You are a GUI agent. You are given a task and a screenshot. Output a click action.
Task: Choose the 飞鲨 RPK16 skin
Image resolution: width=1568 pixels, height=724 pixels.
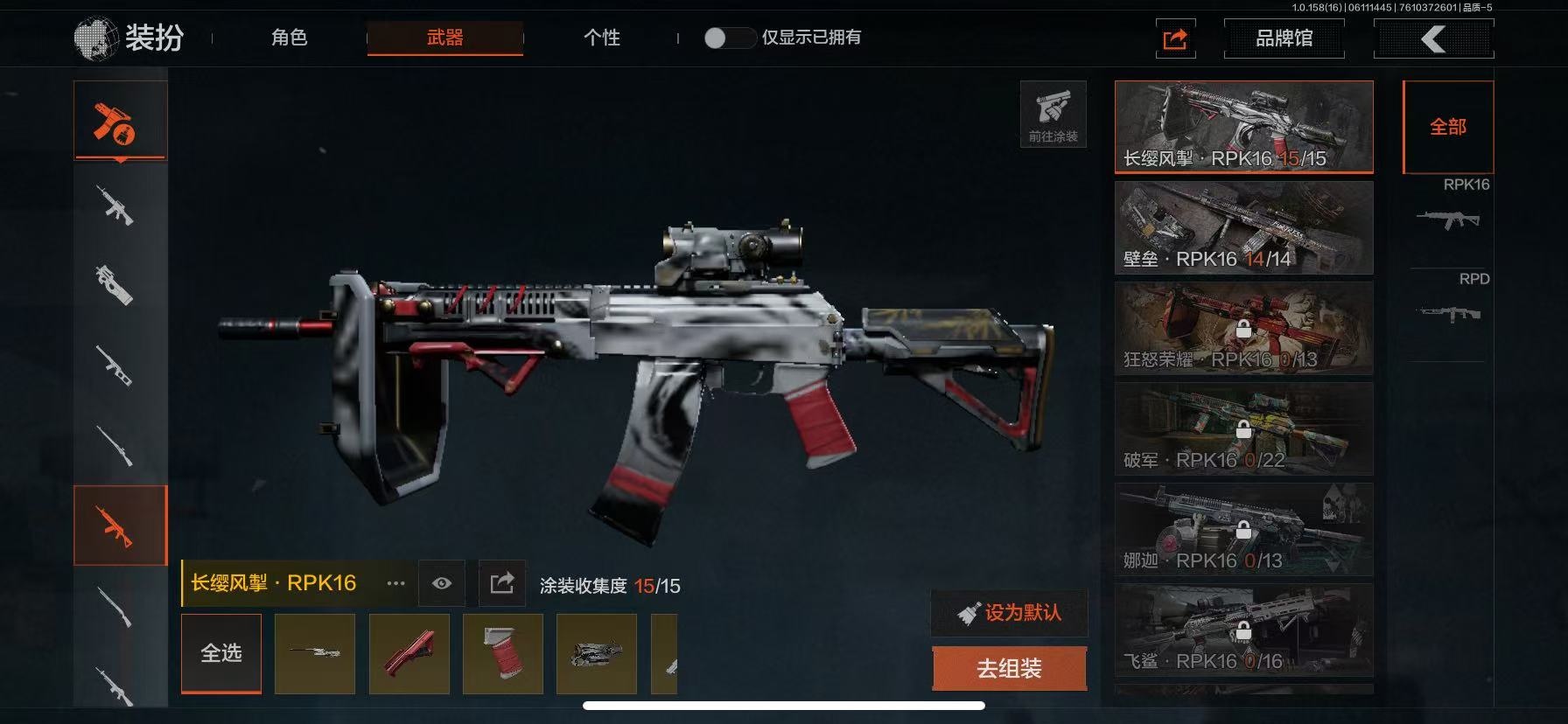coord(1243,630)
